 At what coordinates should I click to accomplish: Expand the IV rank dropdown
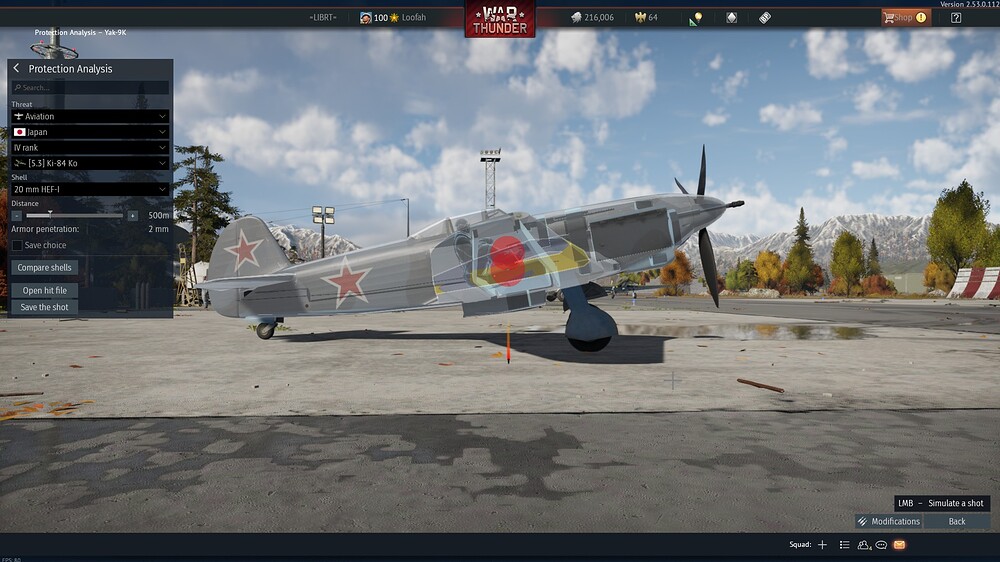(x=90, y=147)
